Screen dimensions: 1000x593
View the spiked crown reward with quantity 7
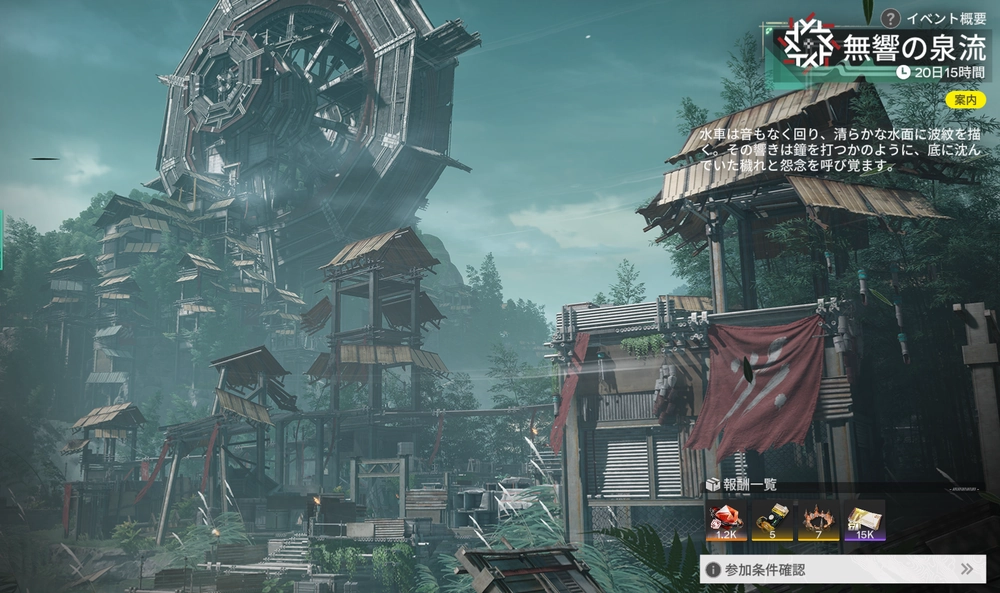pyautogui.click(x=818, y=520)
